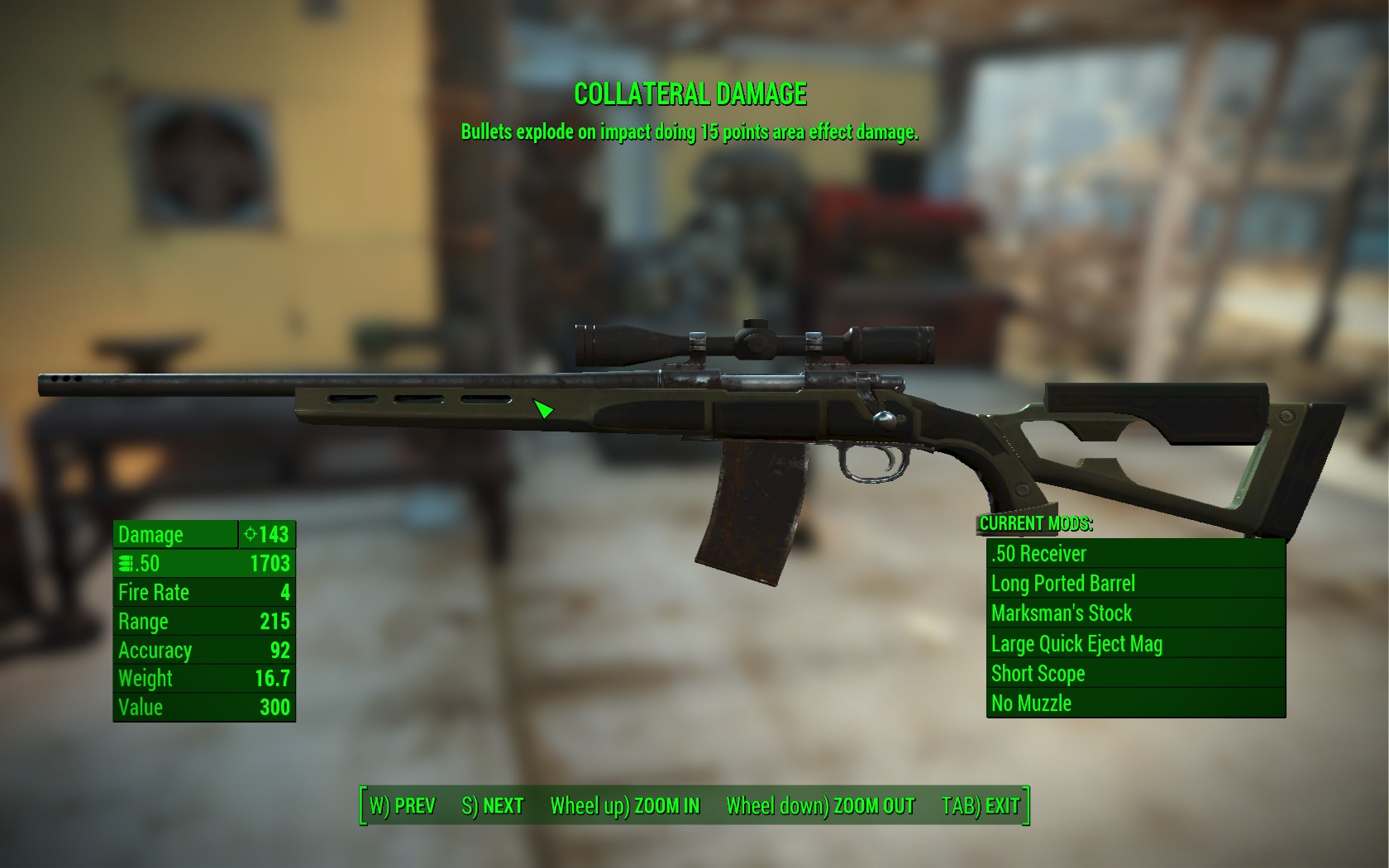Go to the previous item with PREV
The width and height of the screenshot is (1389, 868).
point(403,806)
